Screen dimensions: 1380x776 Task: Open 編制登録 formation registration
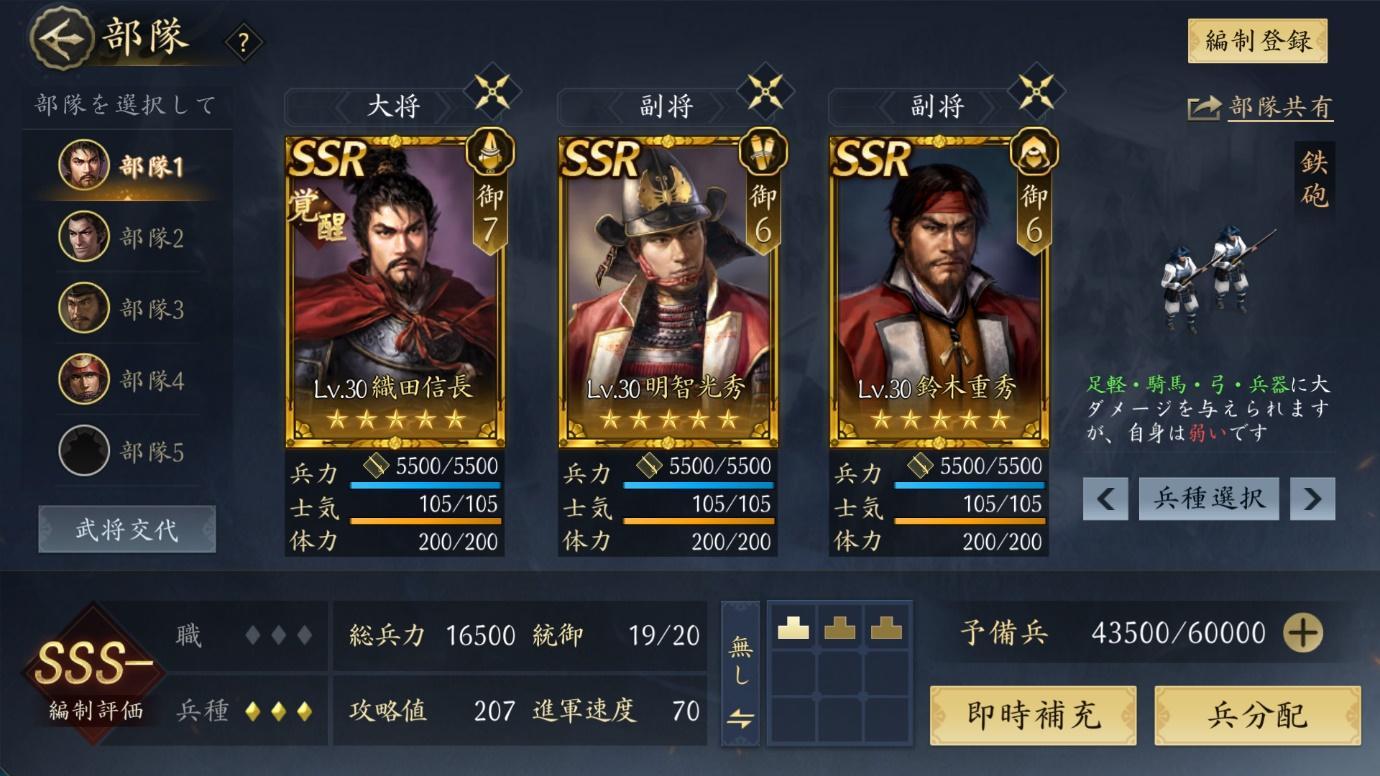1257,41
